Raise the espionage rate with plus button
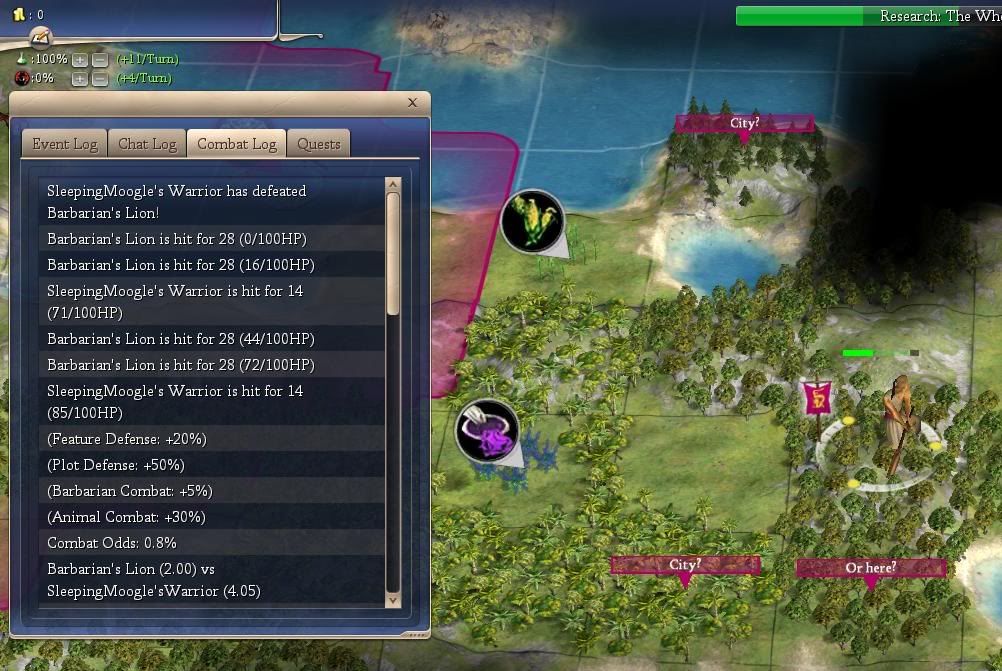This screenshot has width=1002, height=671. click(x=80, y=79)
